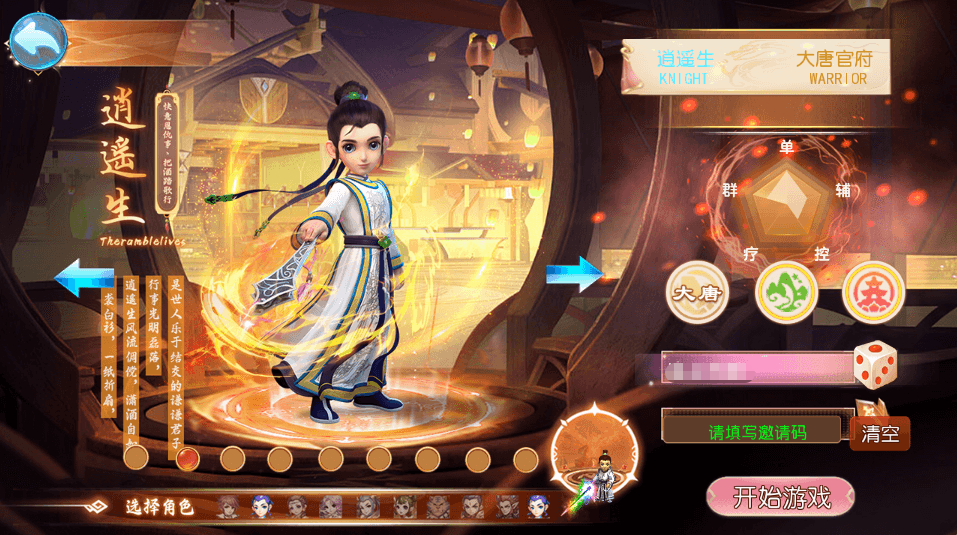Viewport: 957px width, 535px height.
Task: Select the red highlighted appearance dot
Action: pyautogui.click(x=185, y=458)
